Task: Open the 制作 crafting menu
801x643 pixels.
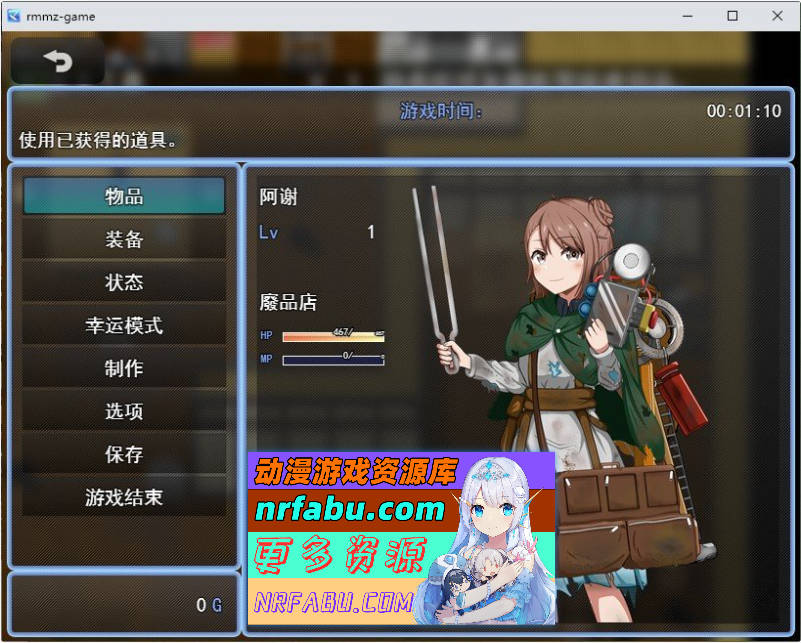Action: [124, 369]
